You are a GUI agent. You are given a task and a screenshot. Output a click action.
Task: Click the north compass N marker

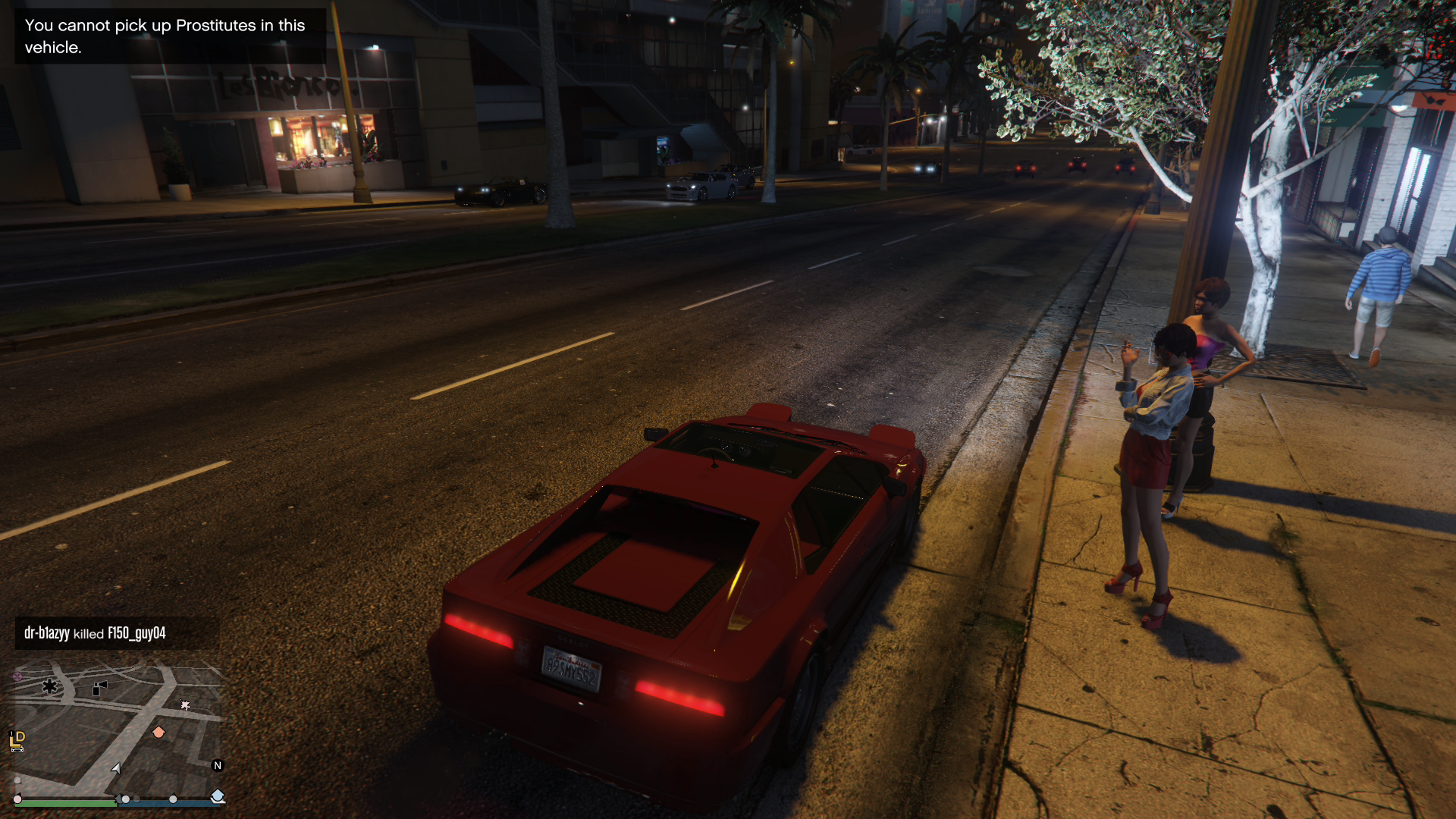(218, 765)
